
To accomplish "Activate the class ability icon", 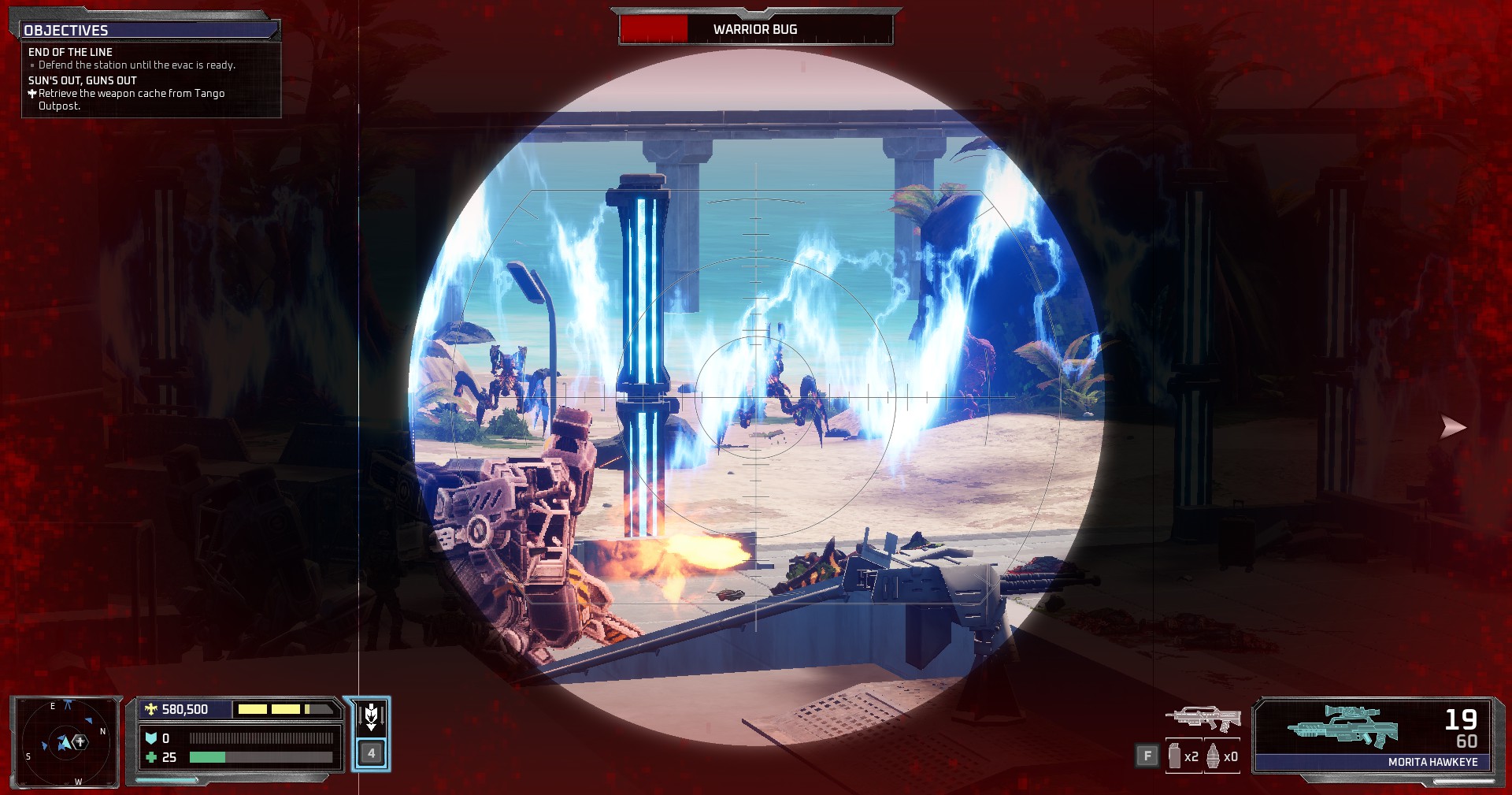I will point(371,718).
